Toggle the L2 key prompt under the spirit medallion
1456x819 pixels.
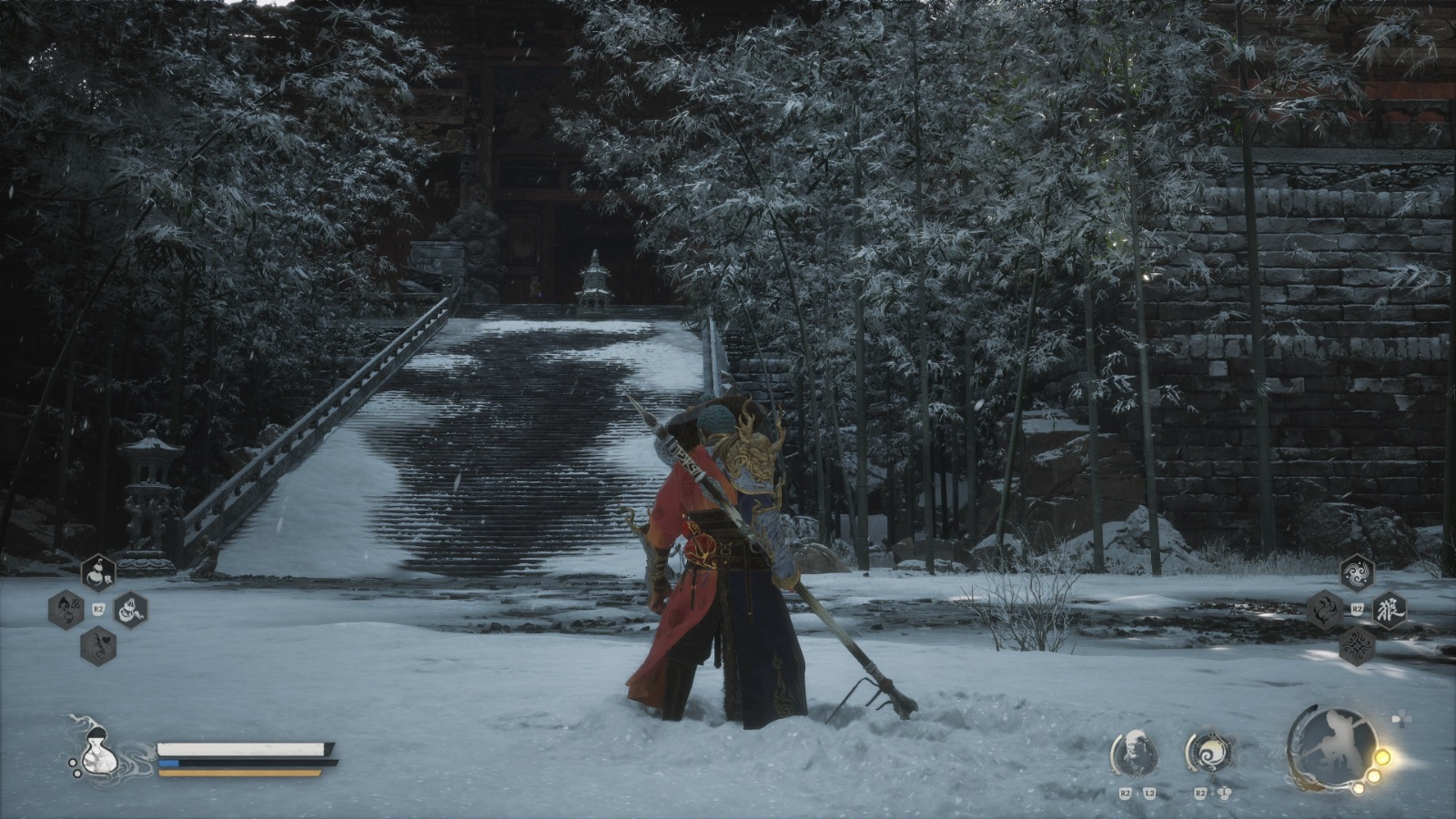pyautogui.click(x=1149, y=794)
